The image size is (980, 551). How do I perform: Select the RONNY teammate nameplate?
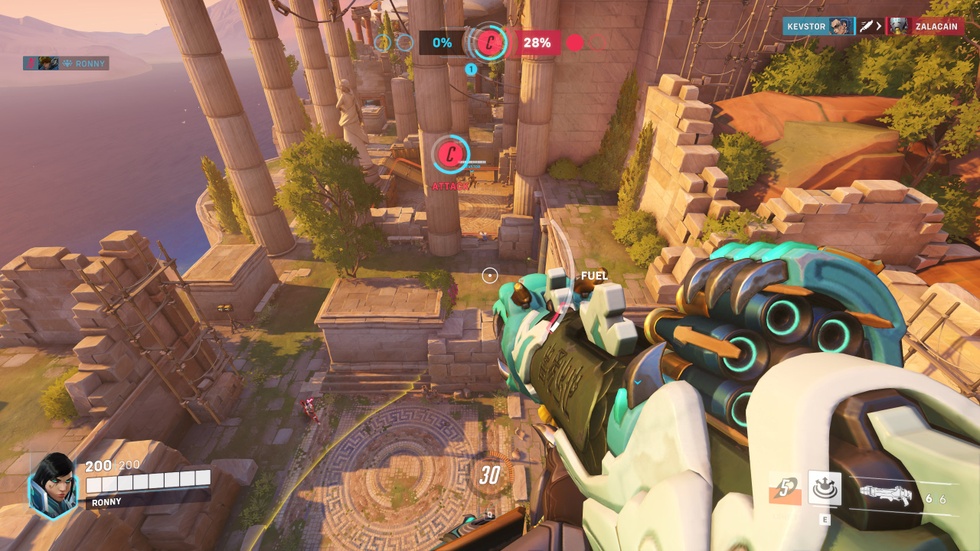(66, 63)
